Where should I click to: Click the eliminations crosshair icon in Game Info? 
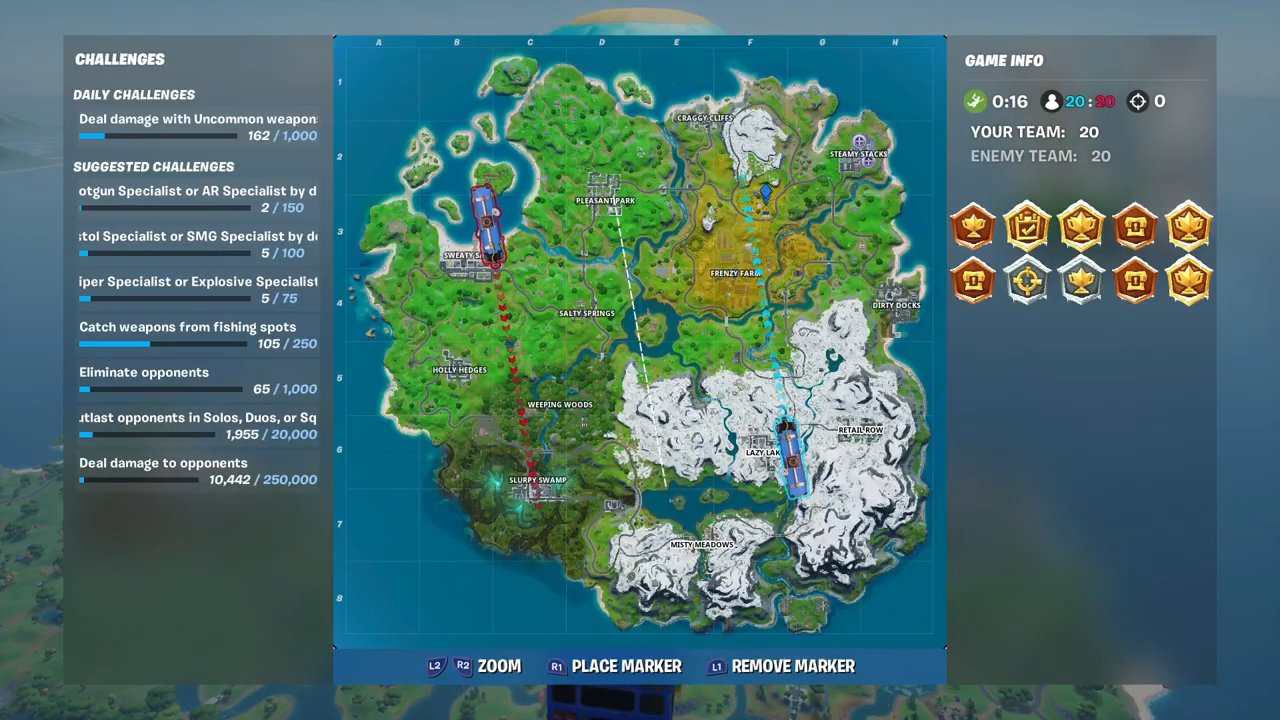1138,100
